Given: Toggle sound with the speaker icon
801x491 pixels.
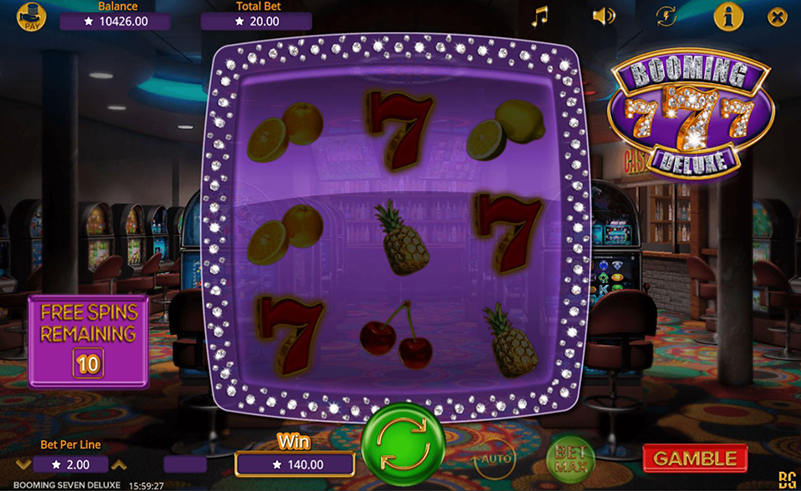Looking at the screenshot, I should 603,16.
